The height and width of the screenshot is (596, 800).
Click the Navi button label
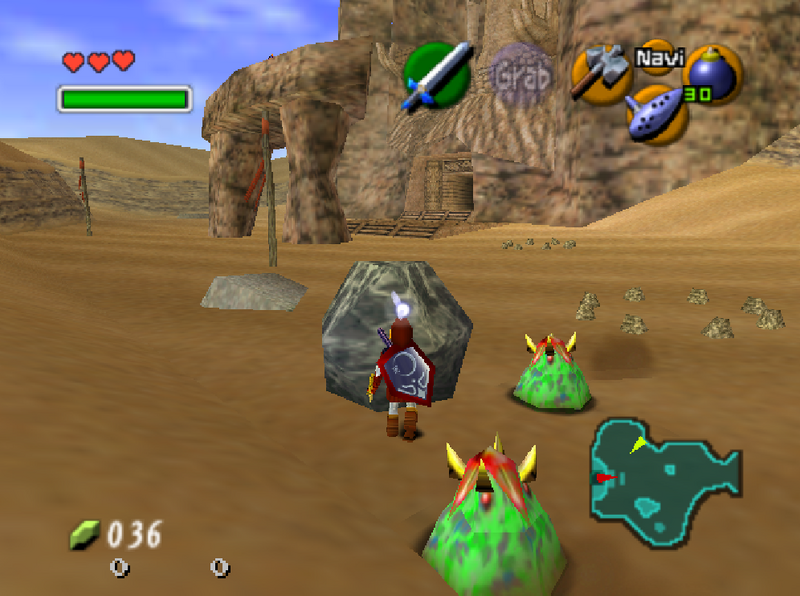click(656, 57)
